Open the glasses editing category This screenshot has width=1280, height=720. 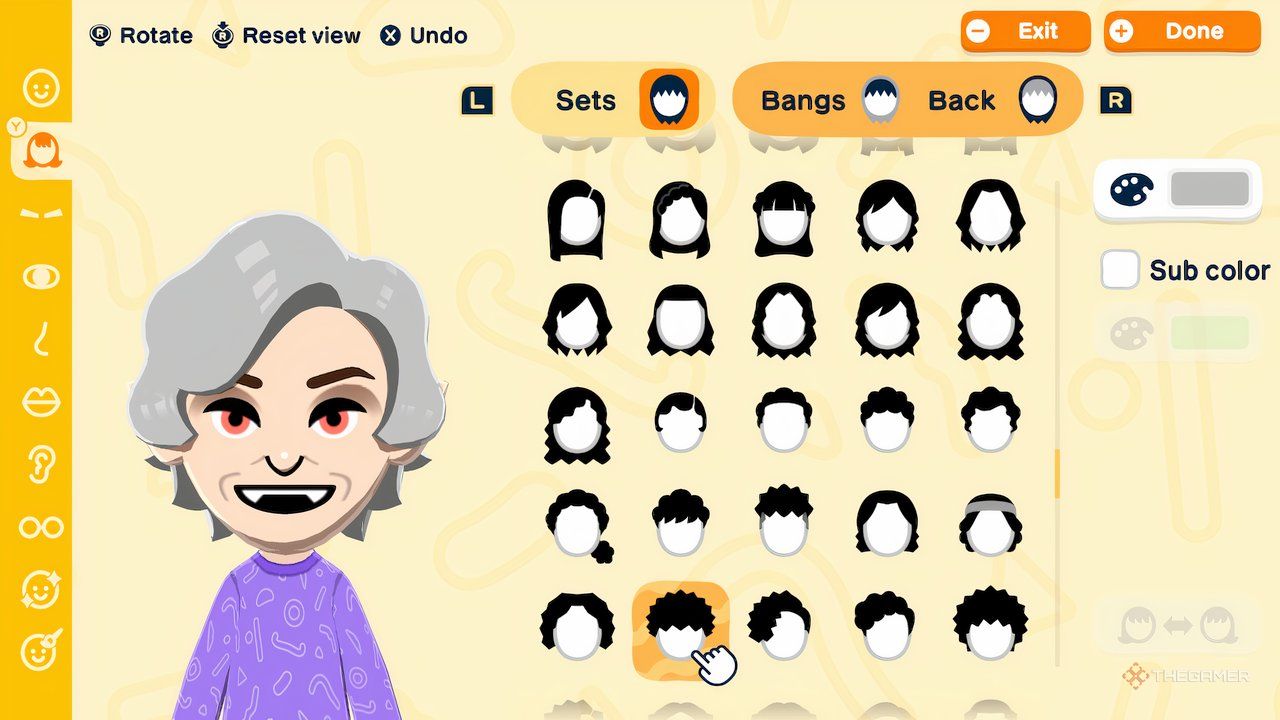click(x=40, y=527)
